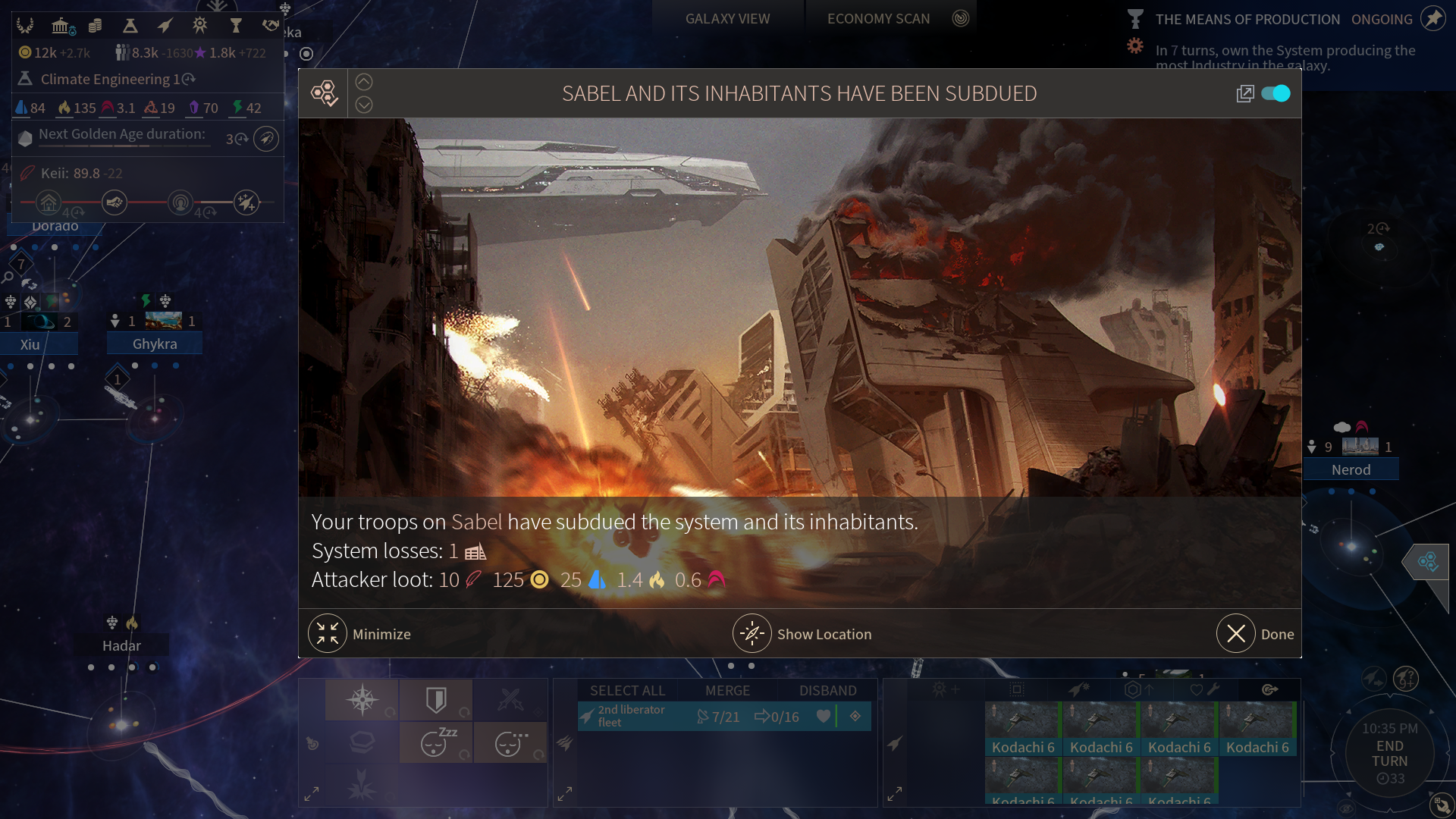End the current turn
Image resolution: width=1456 pixels, height=819 pixels.
pyautogui.click(x=1389, y=753)
